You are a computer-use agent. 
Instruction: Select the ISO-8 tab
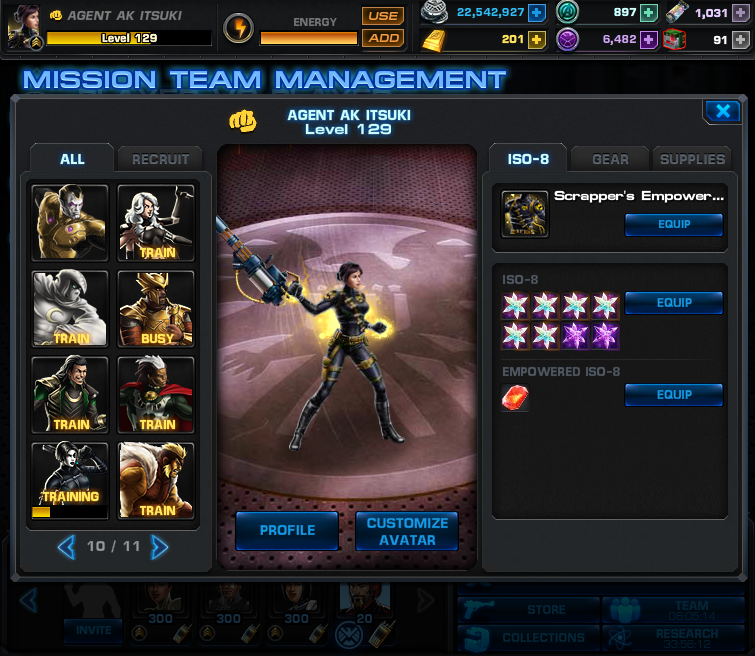[527, 159]
